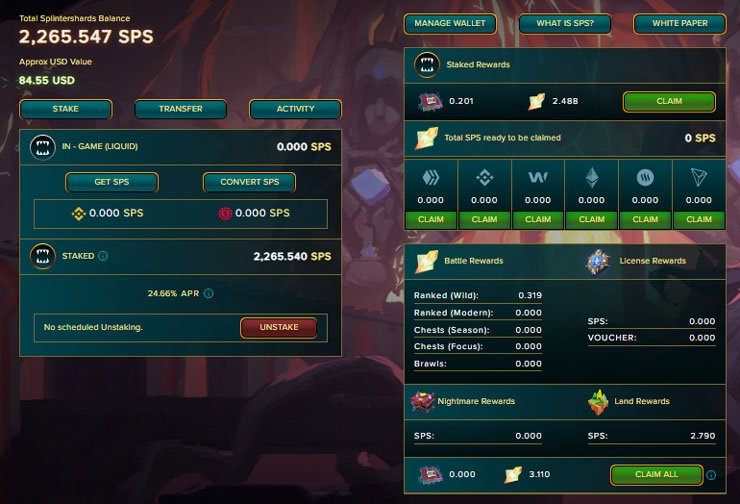Image resolution: width=740 pixels, height=504 pixels.
Task: Open the White Paper
Action: pos(679,23)
